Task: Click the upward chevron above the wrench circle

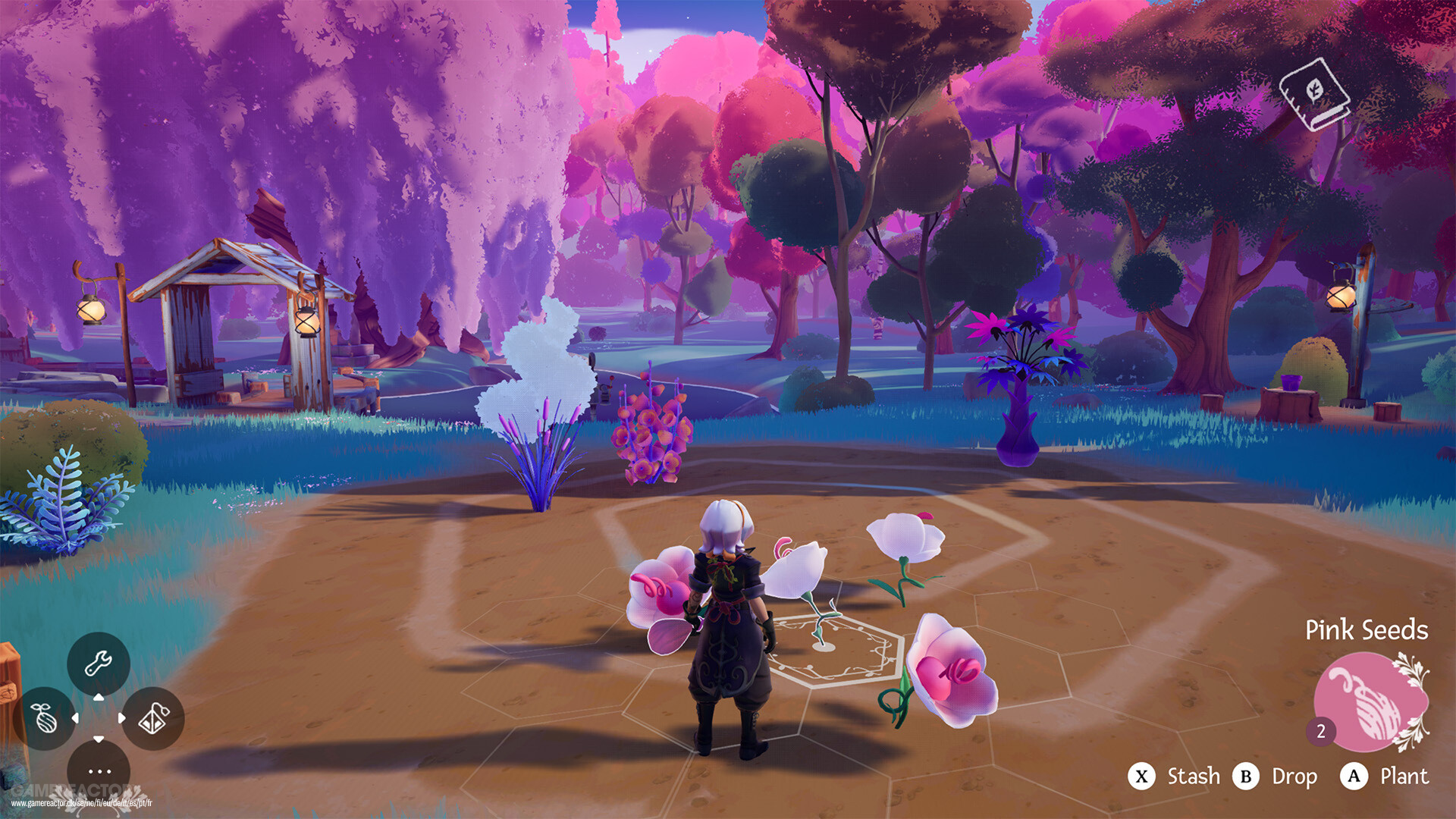Action: tap(99, 697)
